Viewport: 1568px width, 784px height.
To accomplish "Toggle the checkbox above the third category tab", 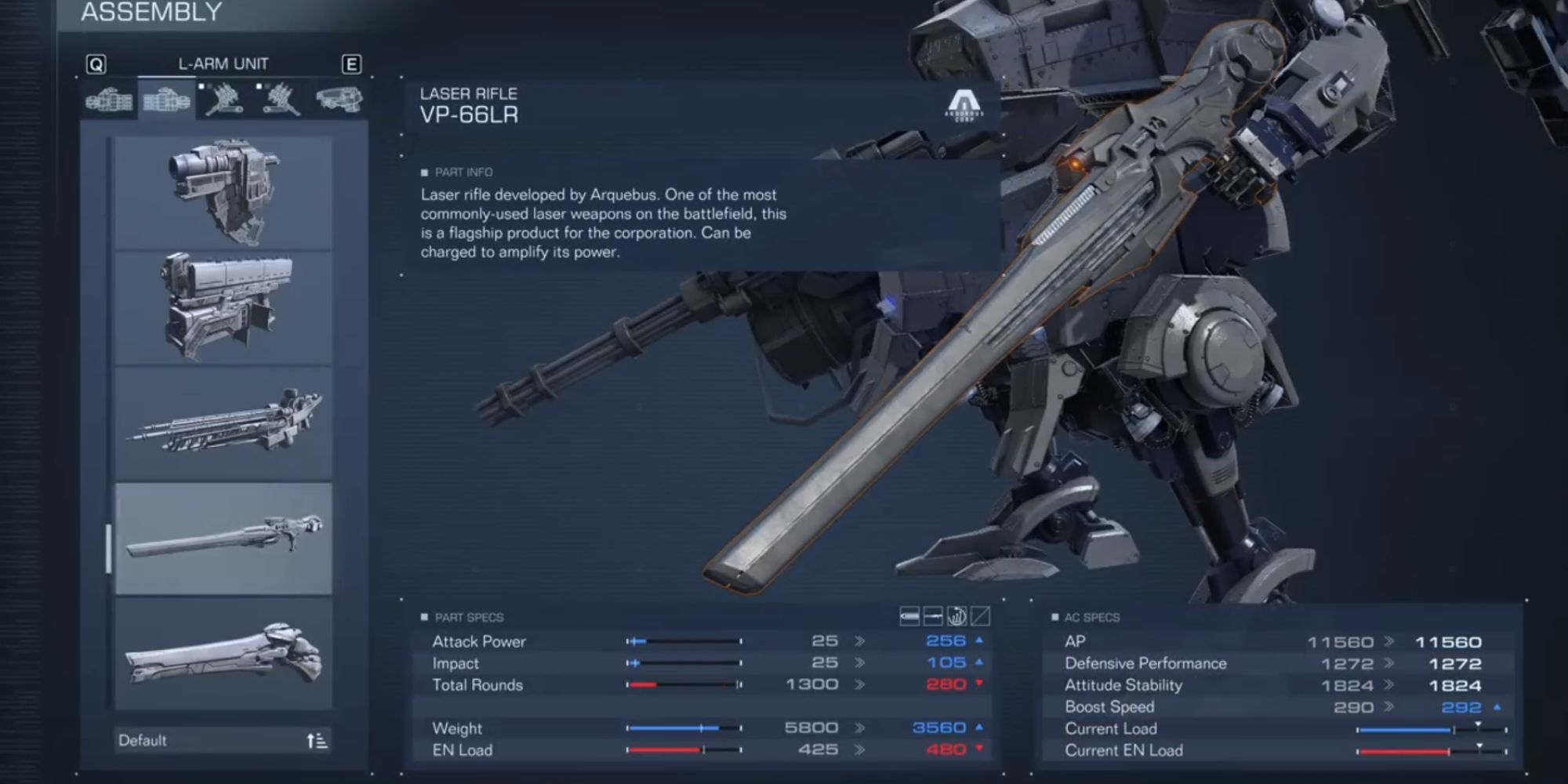I will (x=201, y=85).
